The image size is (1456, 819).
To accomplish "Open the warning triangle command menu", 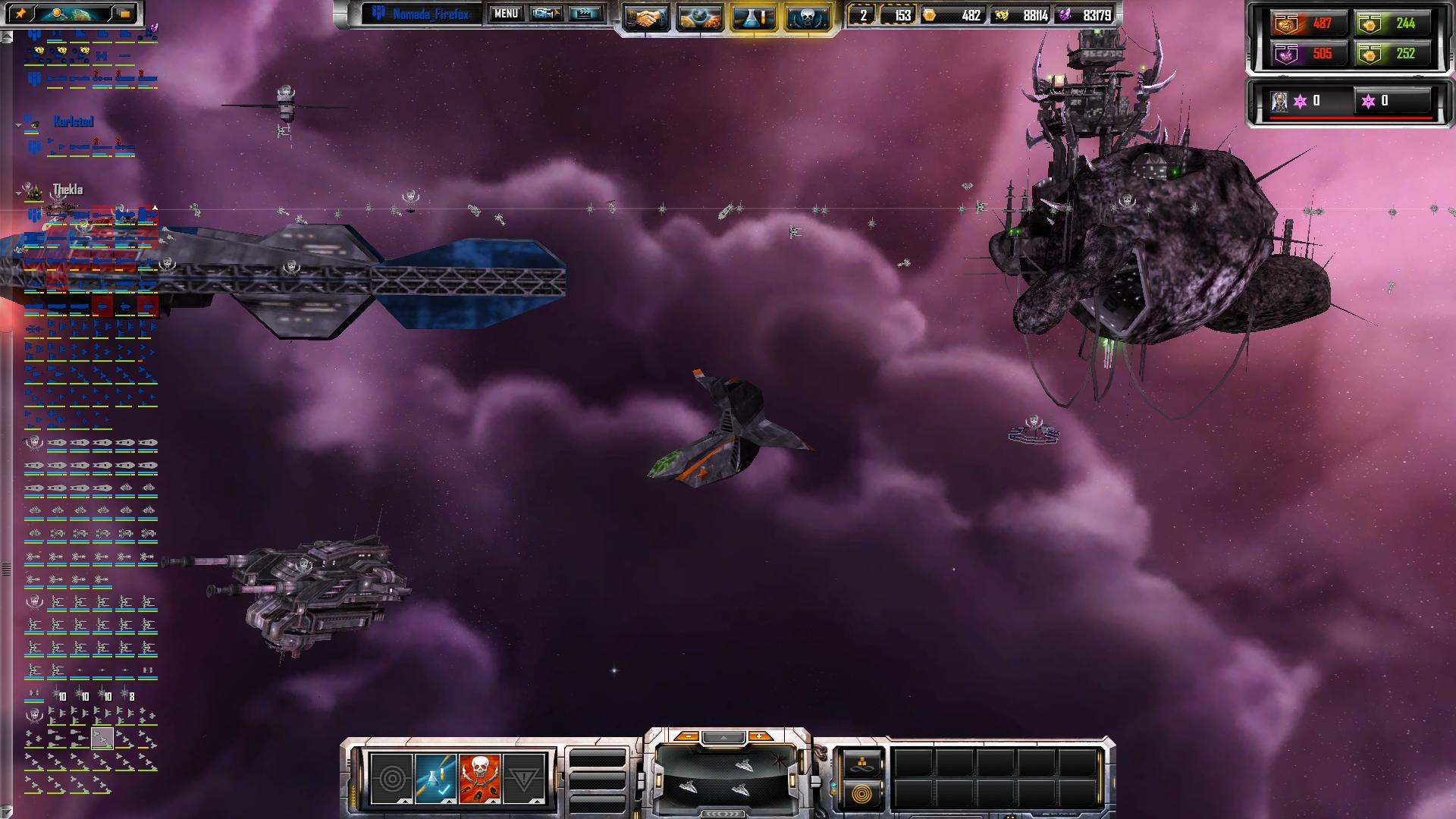I will 524,779.
